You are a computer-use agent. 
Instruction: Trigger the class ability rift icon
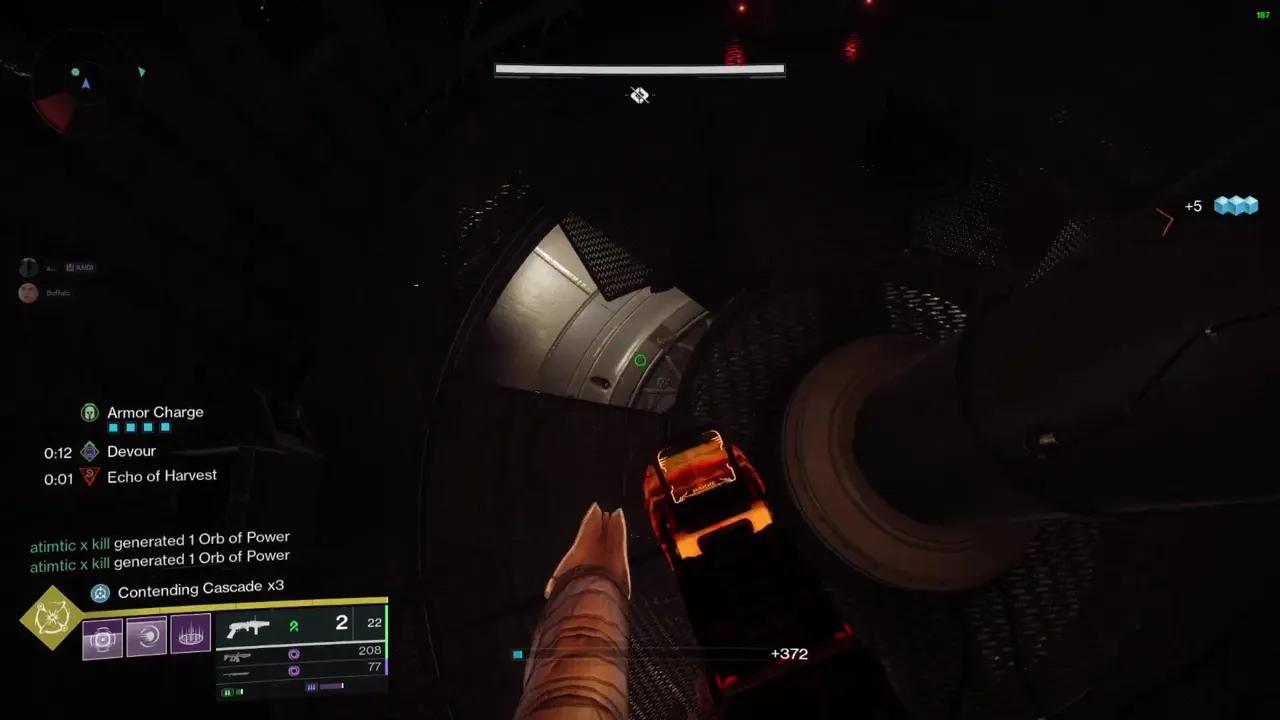pyautogui.click(x=103, y=638)
